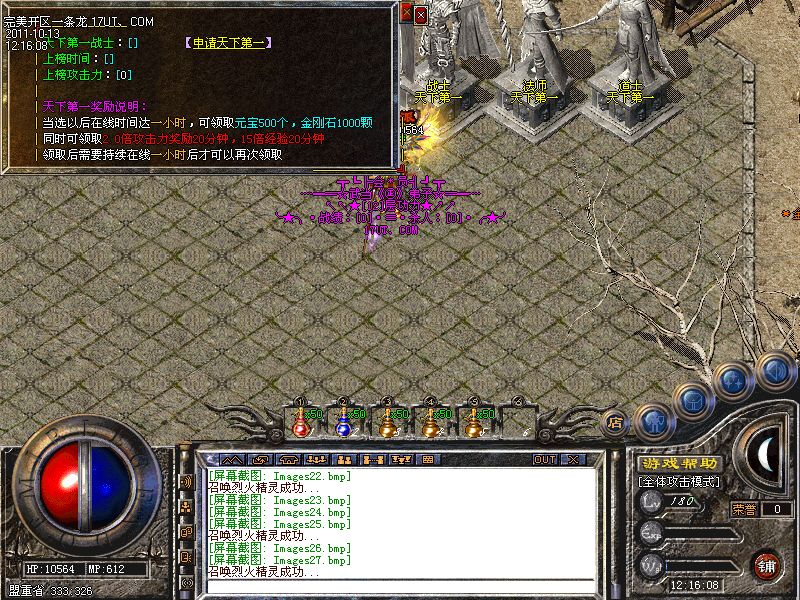This screenshot has height=600, width=800.
Task: Click the red 铺 stall button
Action: [767, 564]
